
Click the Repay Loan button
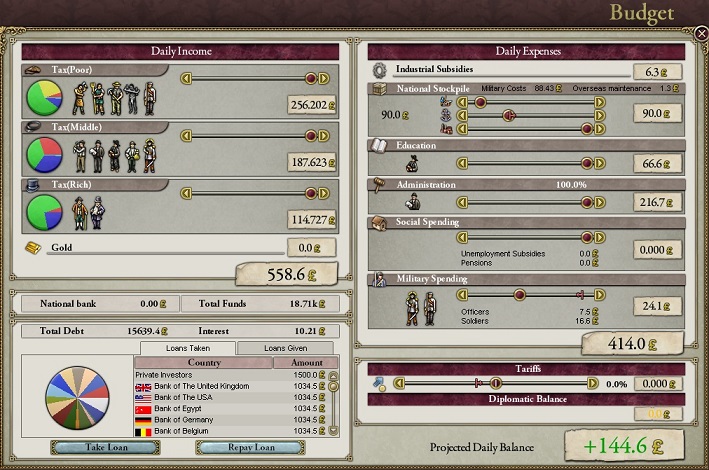click(250, 447)
